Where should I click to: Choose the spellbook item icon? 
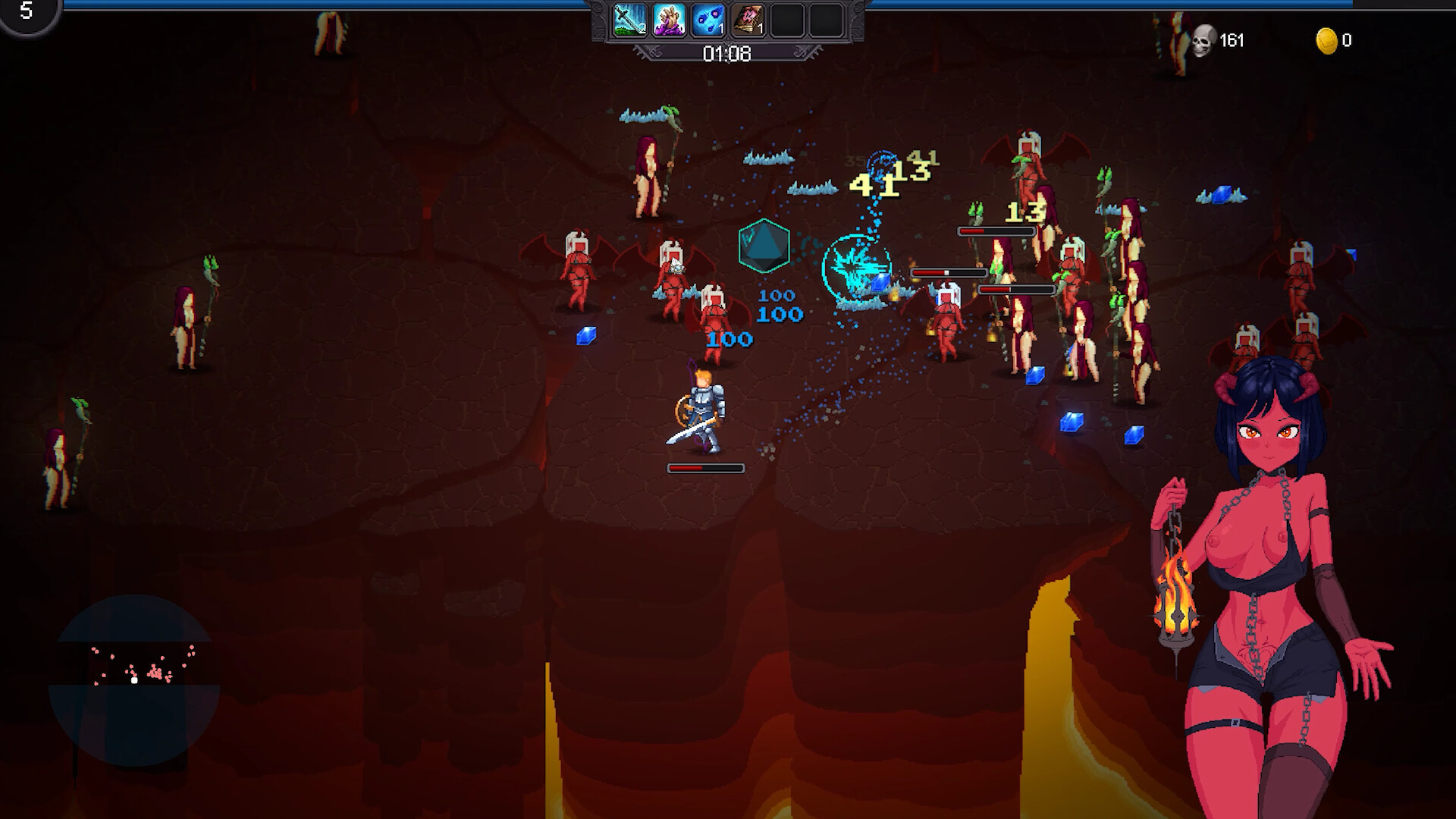(x=748, y=20)
